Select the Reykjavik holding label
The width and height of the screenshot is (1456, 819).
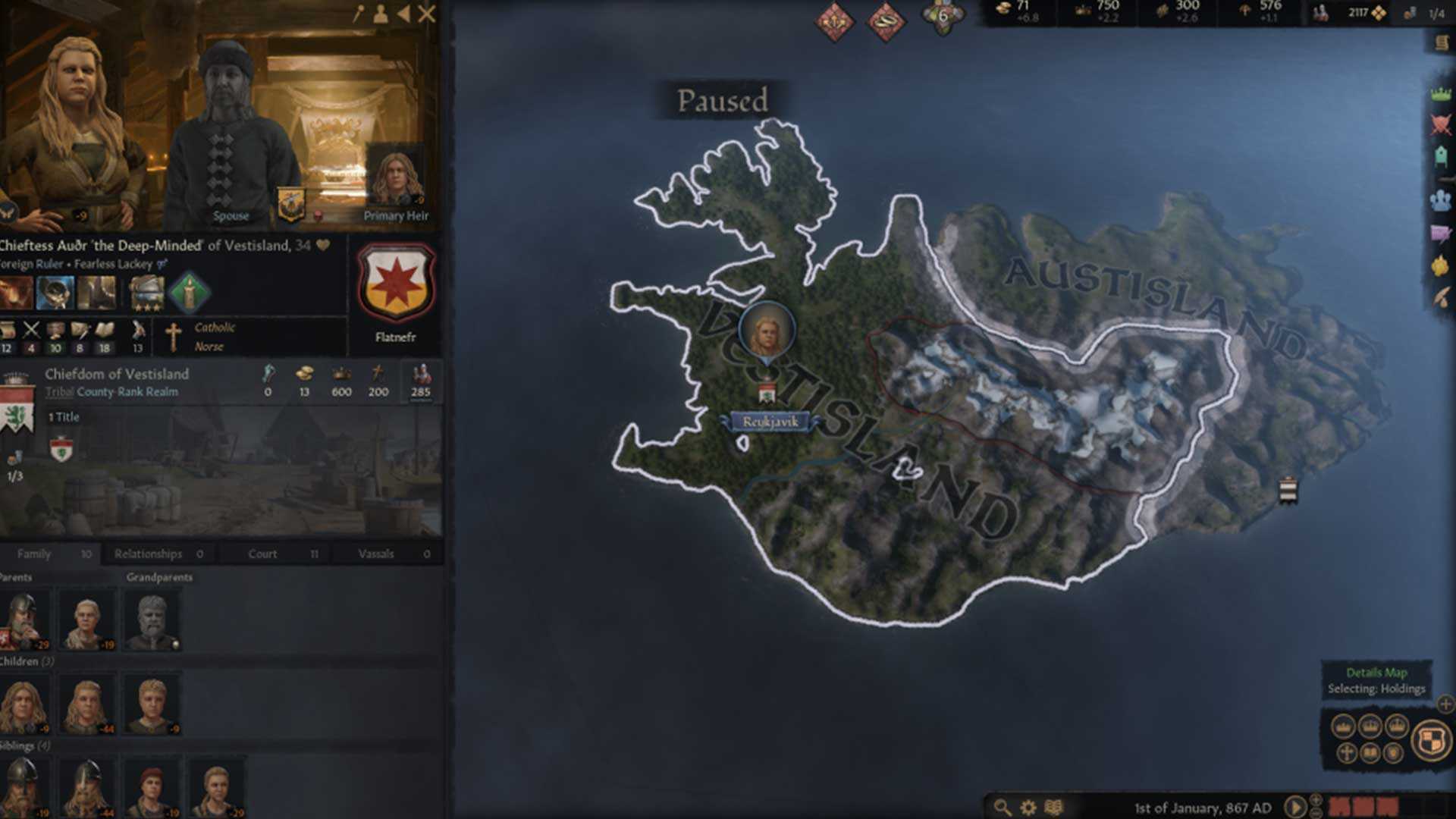[x=770, y=422]
